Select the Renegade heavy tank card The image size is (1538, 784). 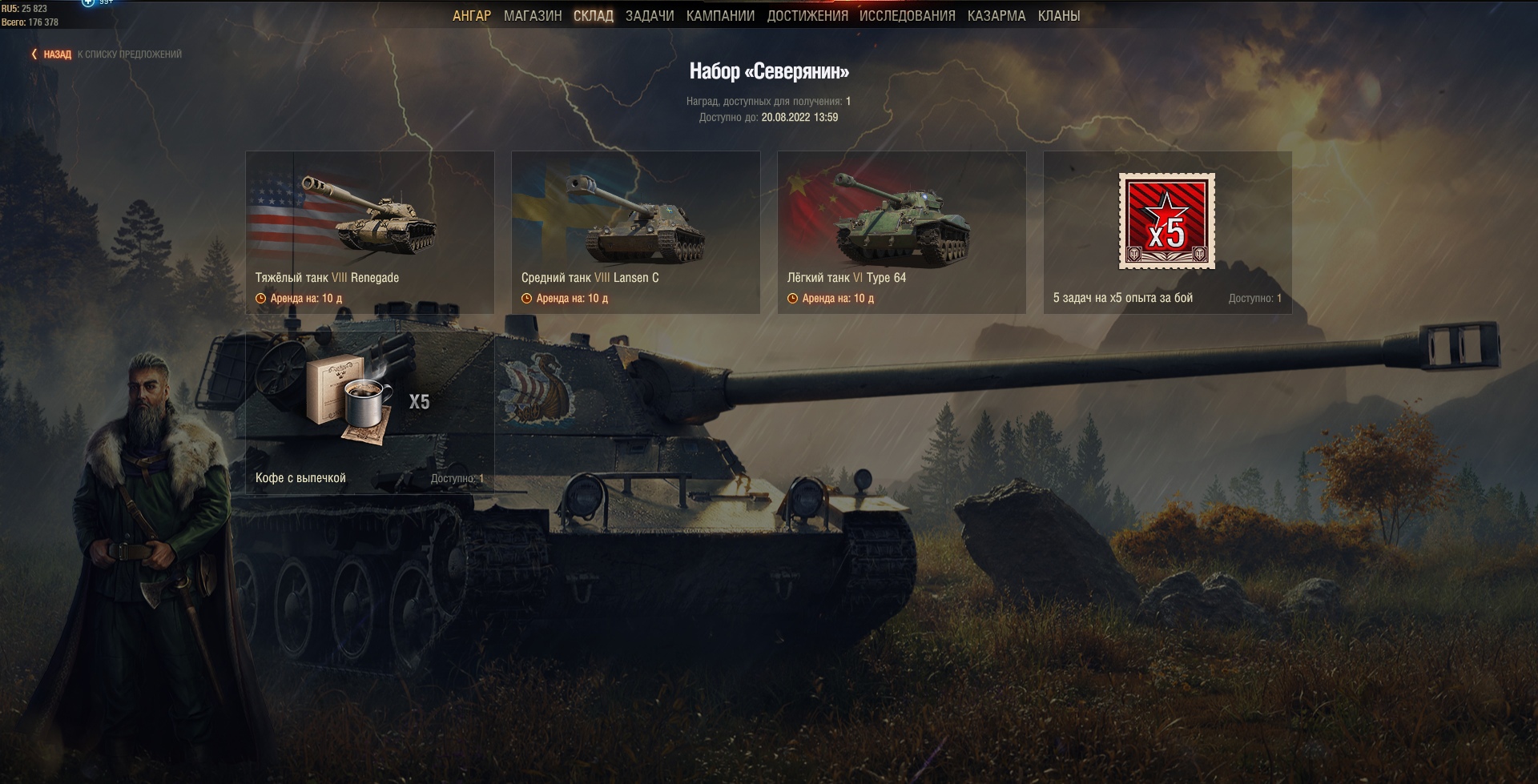point(369,232)
